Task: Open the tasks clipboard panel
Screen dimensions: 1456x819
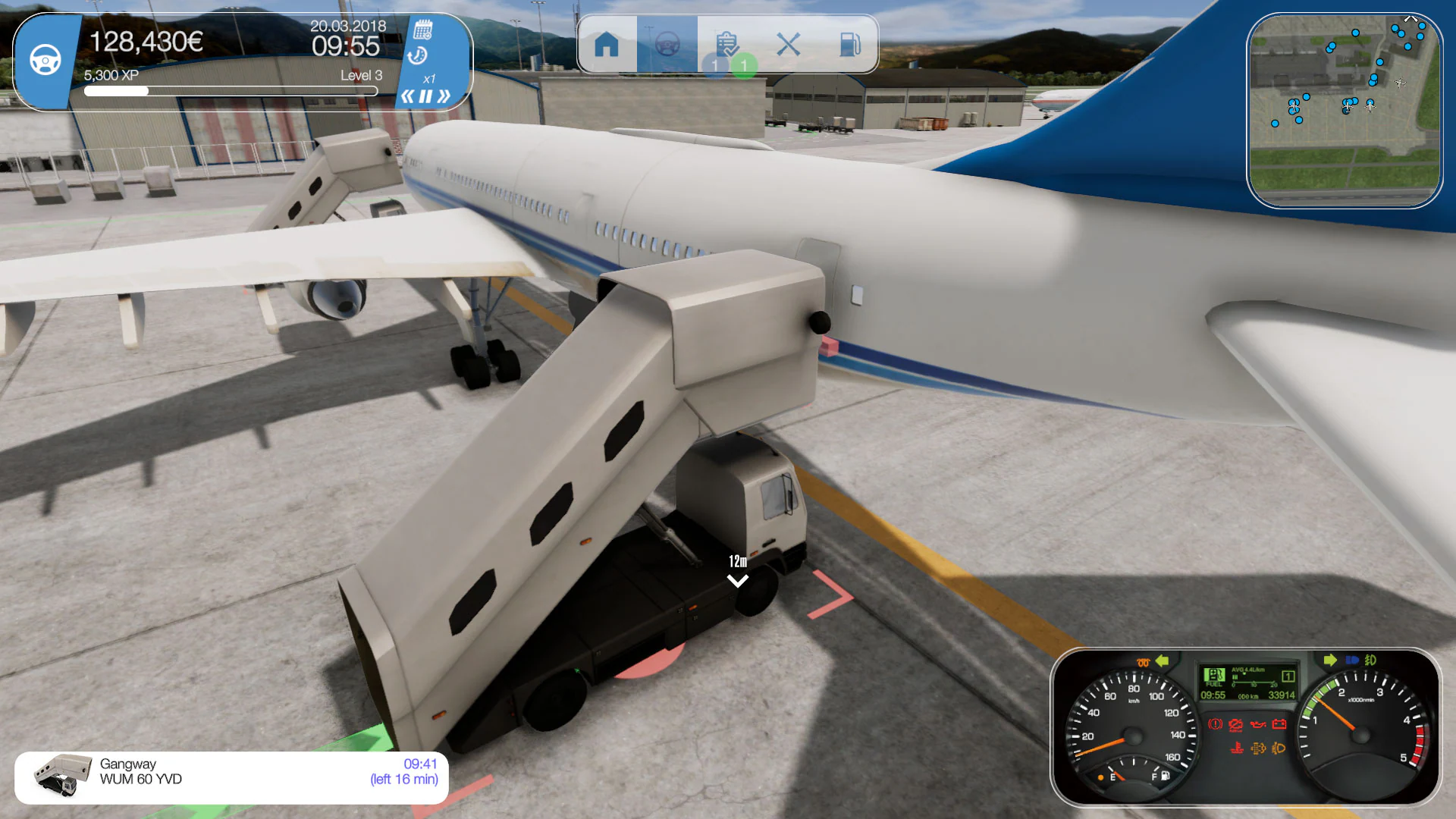Action: coord(728,44)
